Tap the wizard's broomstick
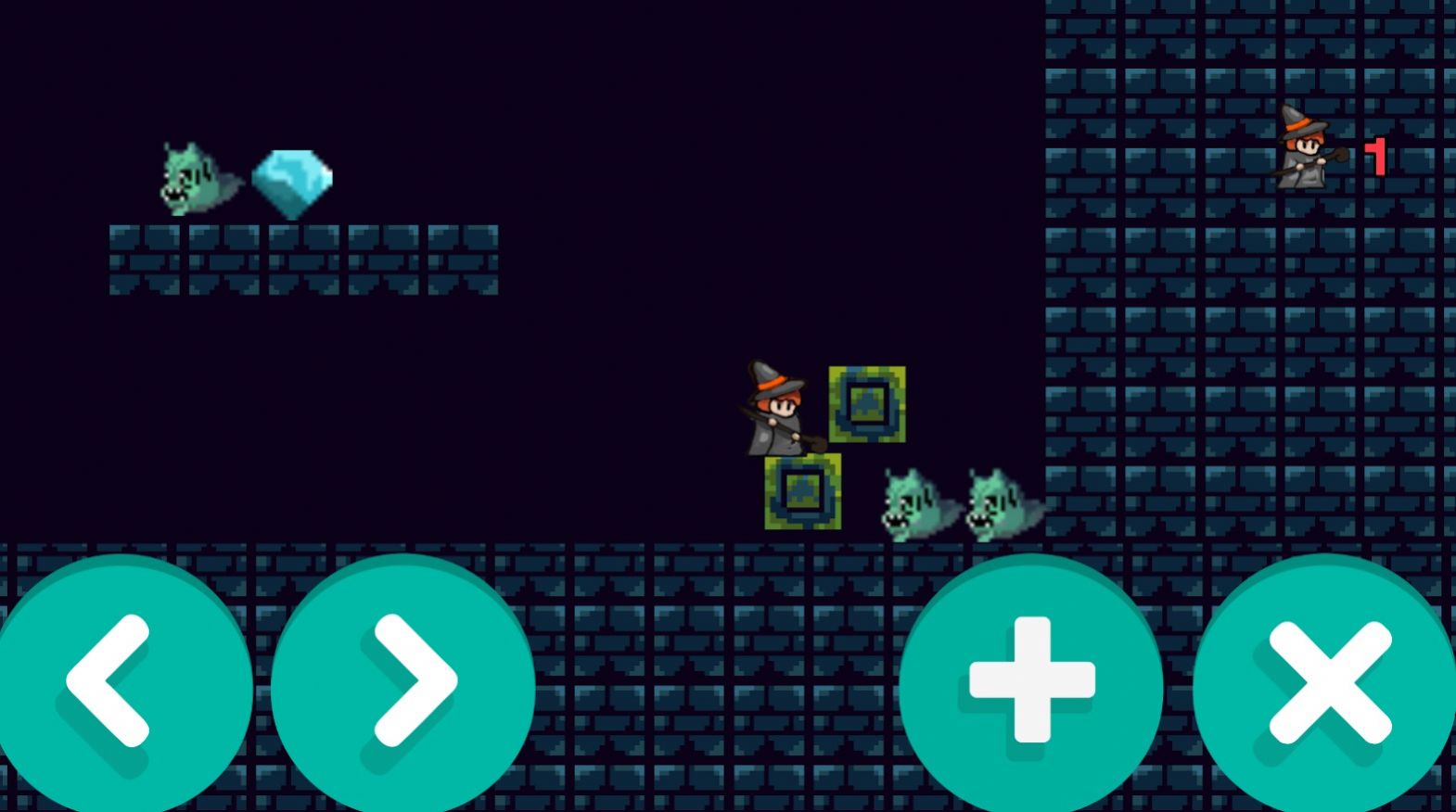1456x812 pixels. tap(807, 440)
